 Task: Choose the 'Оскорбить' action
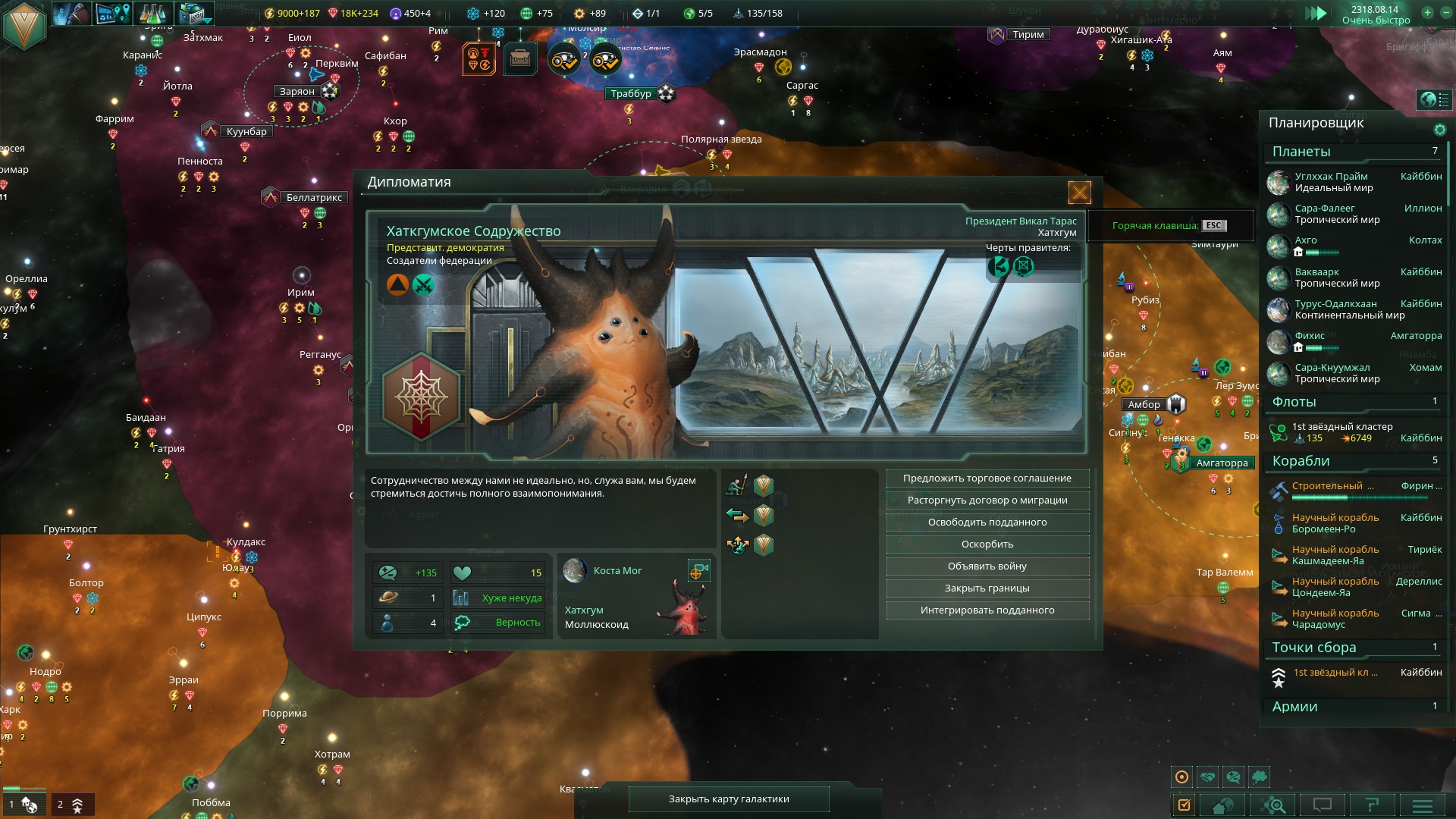[987, 544]
